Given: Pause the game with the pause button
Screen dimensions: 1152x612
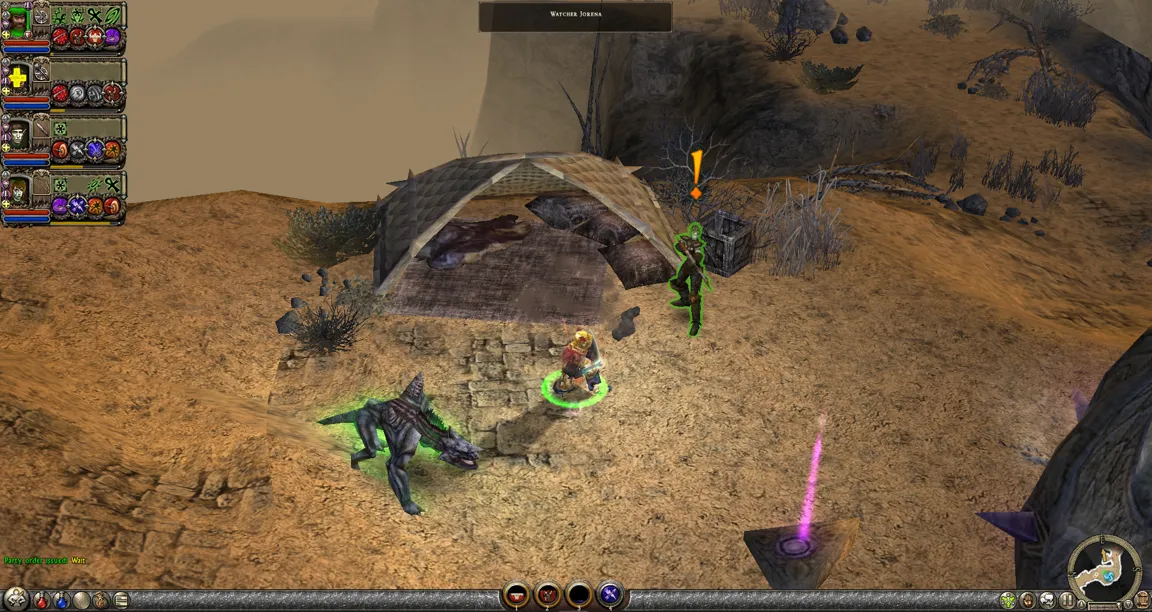Looking at the screenshot, I should click(1066, 601).
